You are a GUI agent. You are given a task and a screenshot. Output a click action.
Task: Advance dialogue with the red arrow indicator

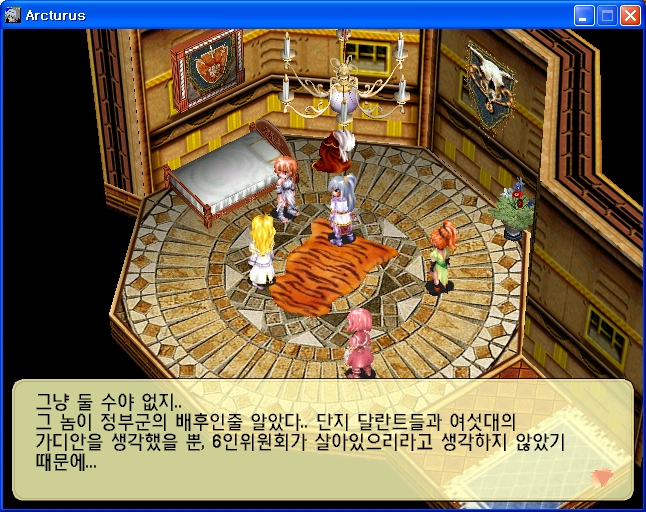tap(601, 477)
